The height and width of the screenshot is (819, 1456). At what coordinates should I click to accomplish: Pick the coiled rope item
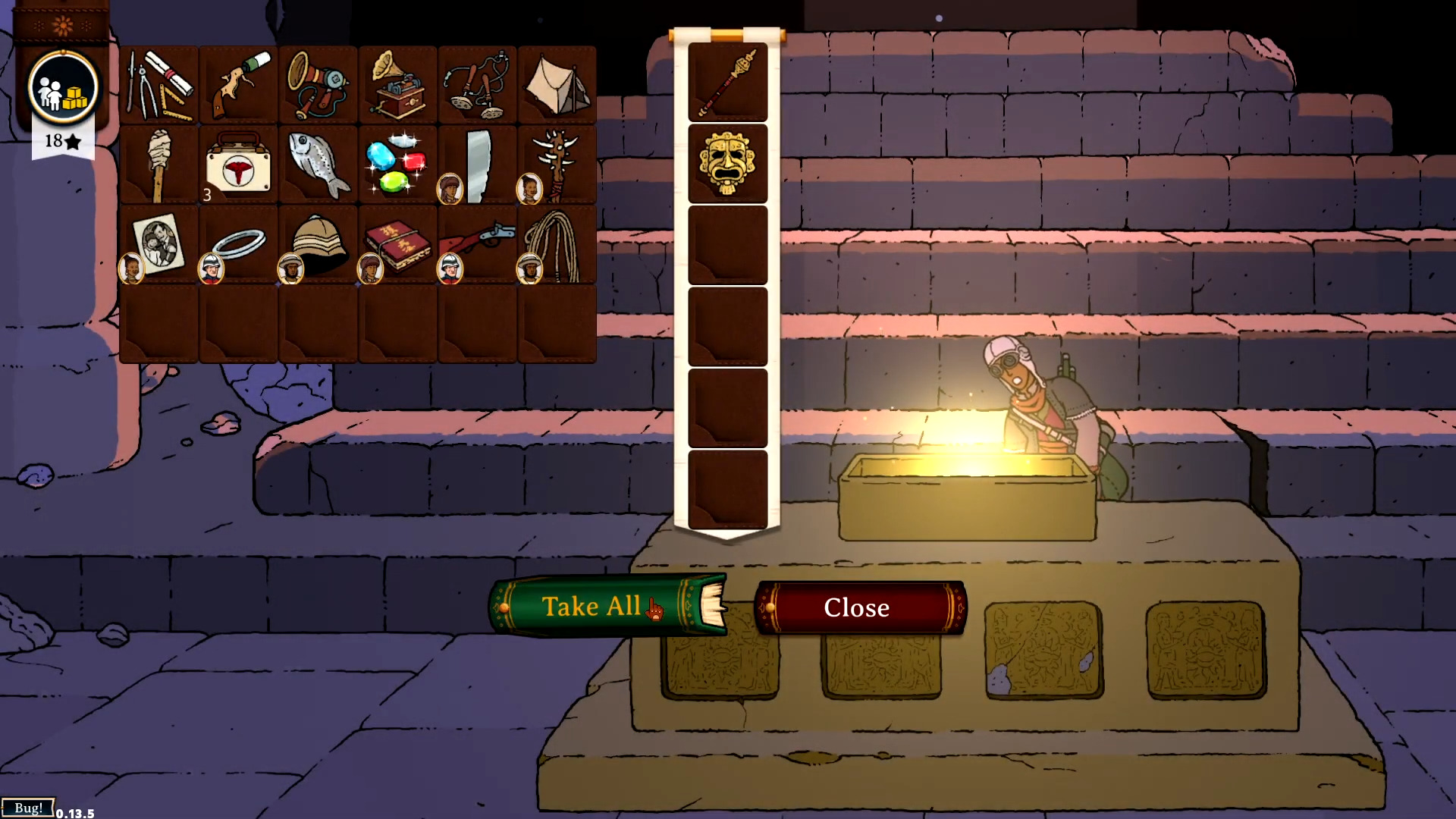[x=558, y=244]
